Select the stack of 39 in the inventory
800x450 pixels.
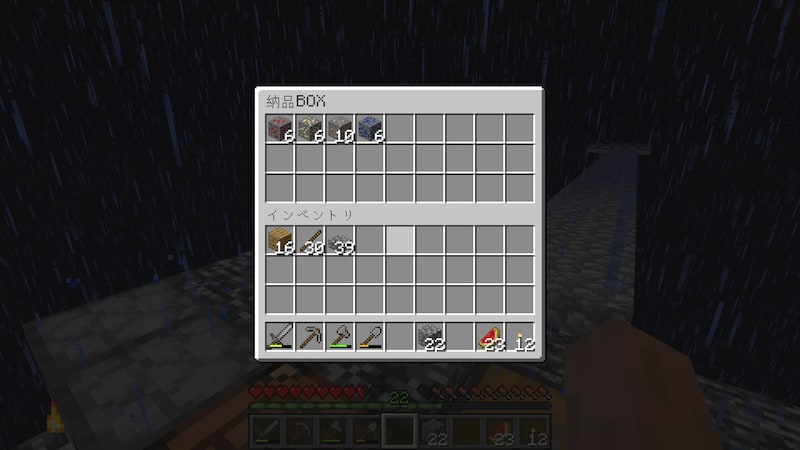(339, 240)
